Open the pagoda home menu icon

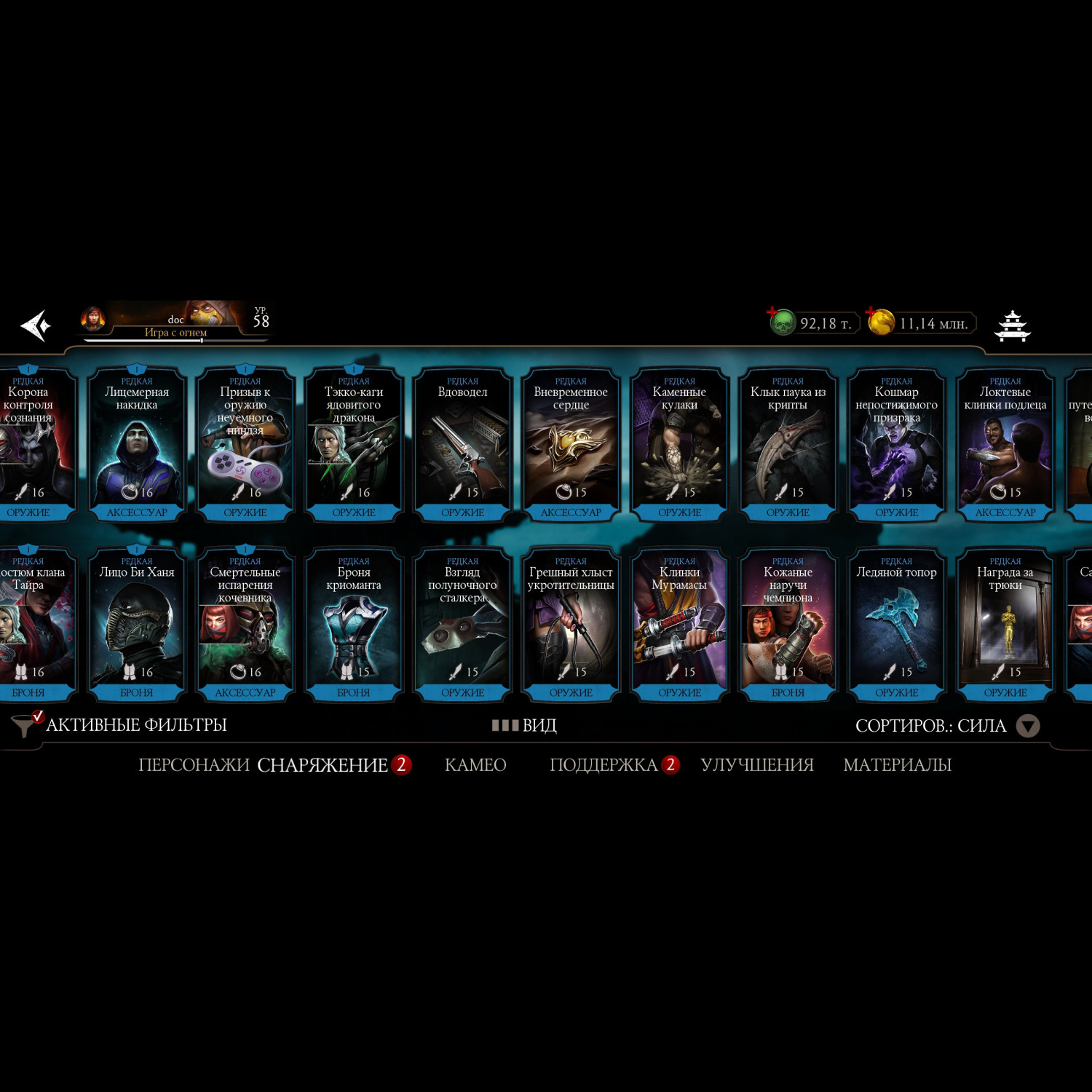pyautogui.click(x=1012, y=325)
